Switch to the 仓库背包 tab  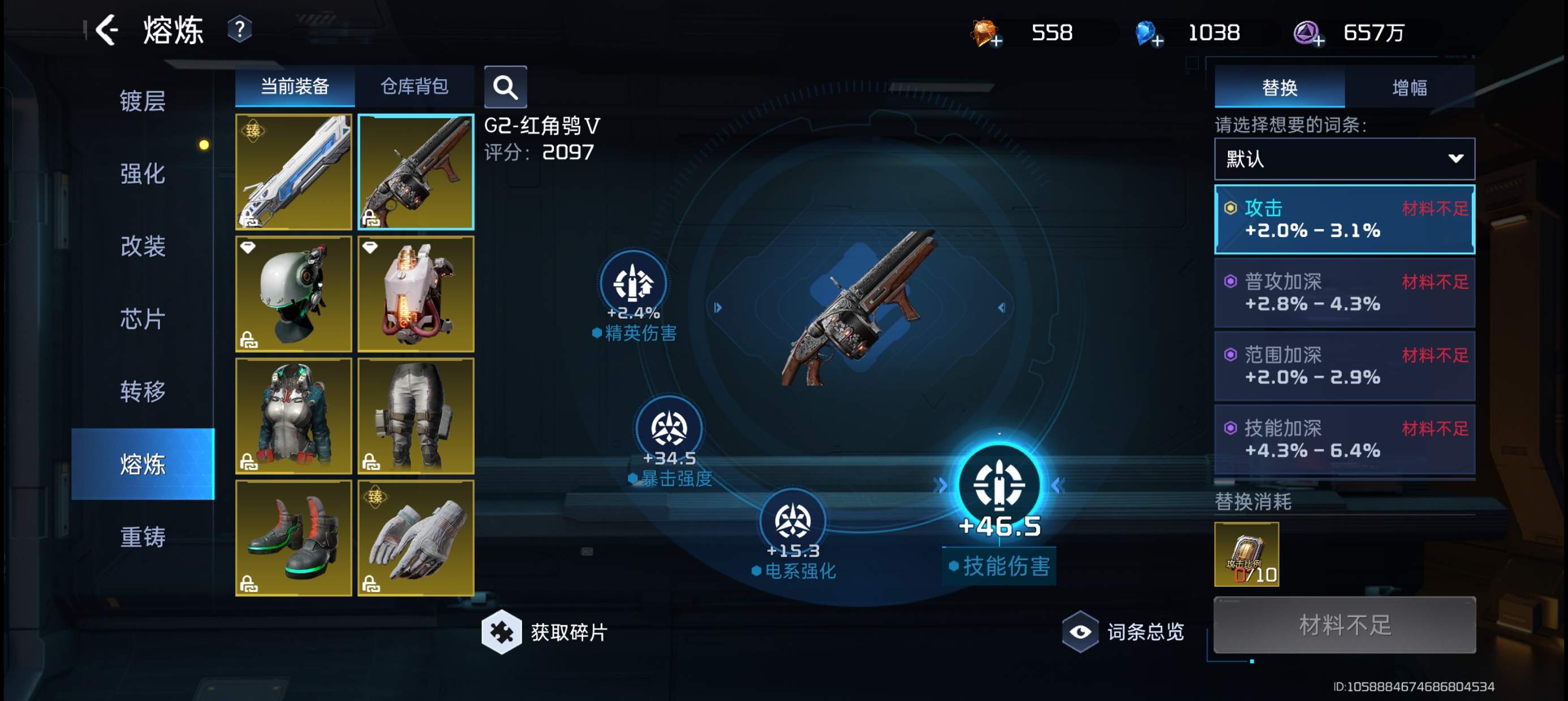pyautogui.click(x=415, y=86)
